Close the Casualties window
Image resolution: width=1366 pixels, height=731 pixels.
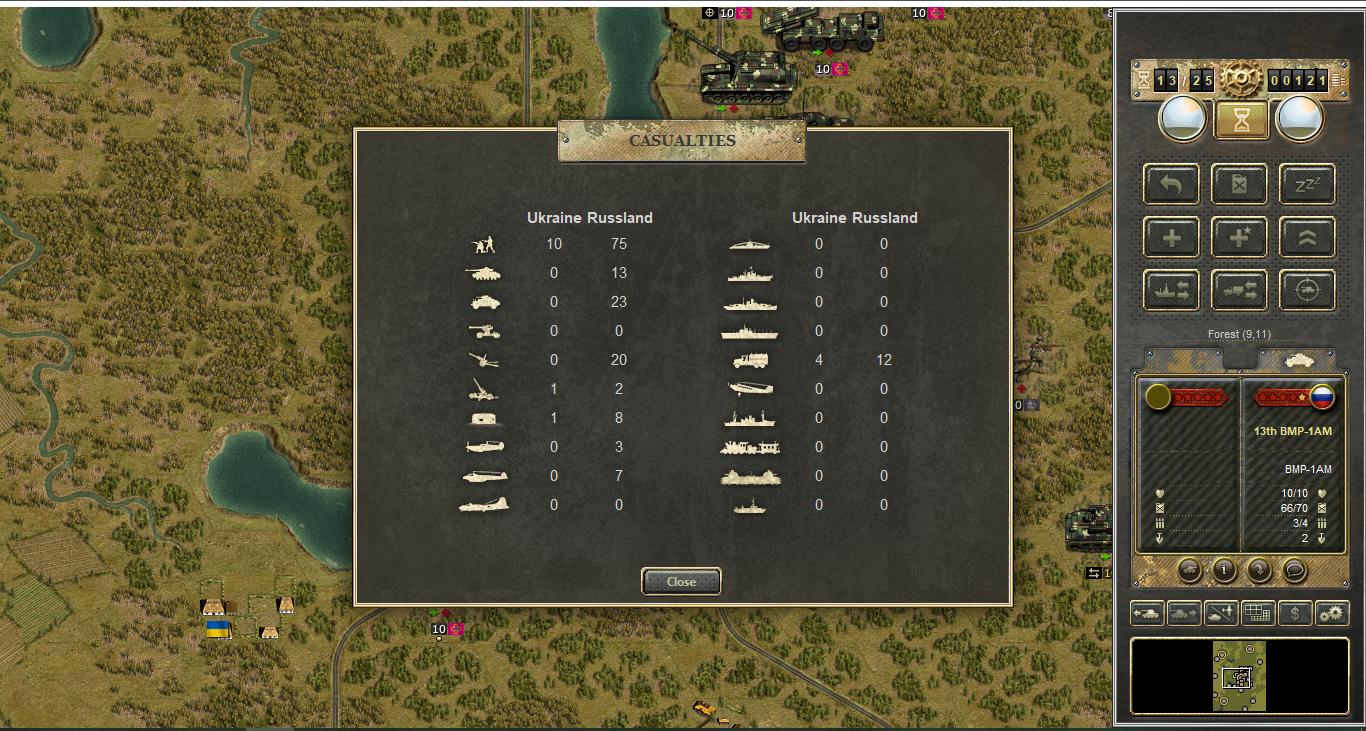click(x=681, y=581)
